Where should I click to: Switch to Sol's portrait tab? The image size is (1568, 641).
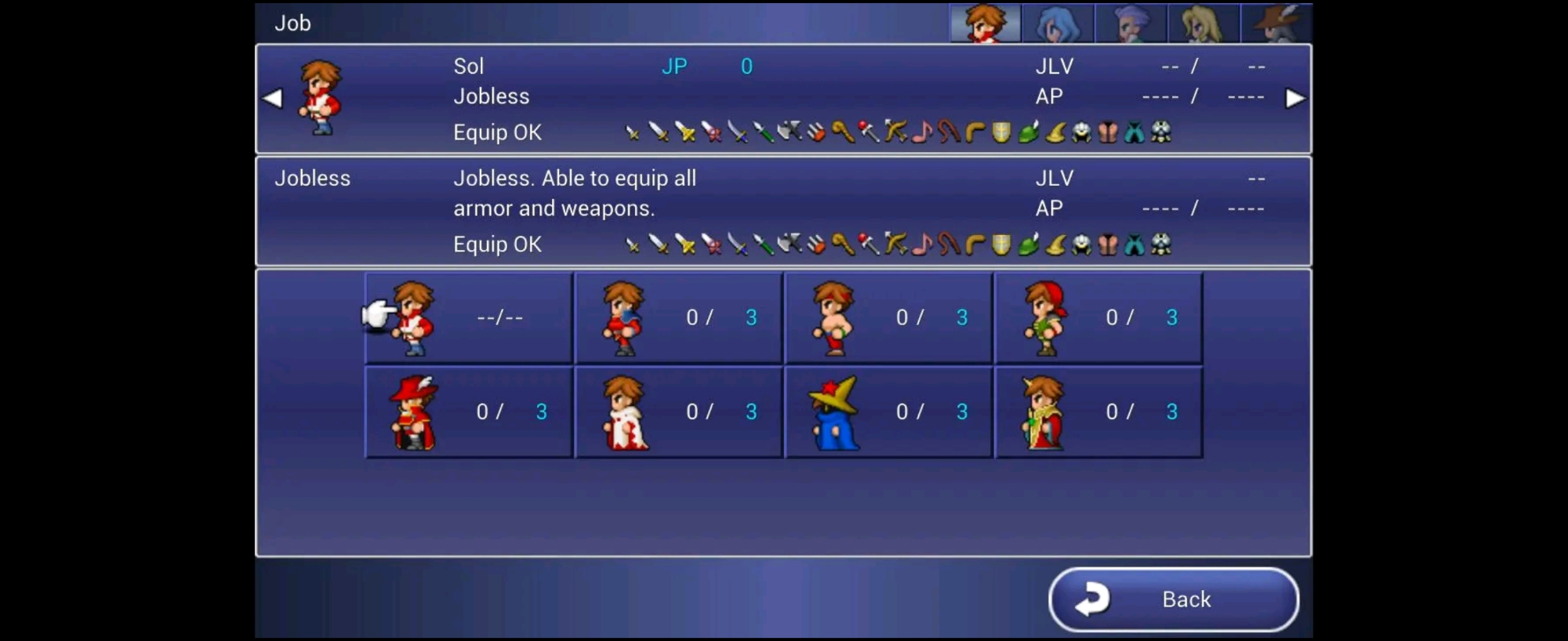click(x=985, y=23)
